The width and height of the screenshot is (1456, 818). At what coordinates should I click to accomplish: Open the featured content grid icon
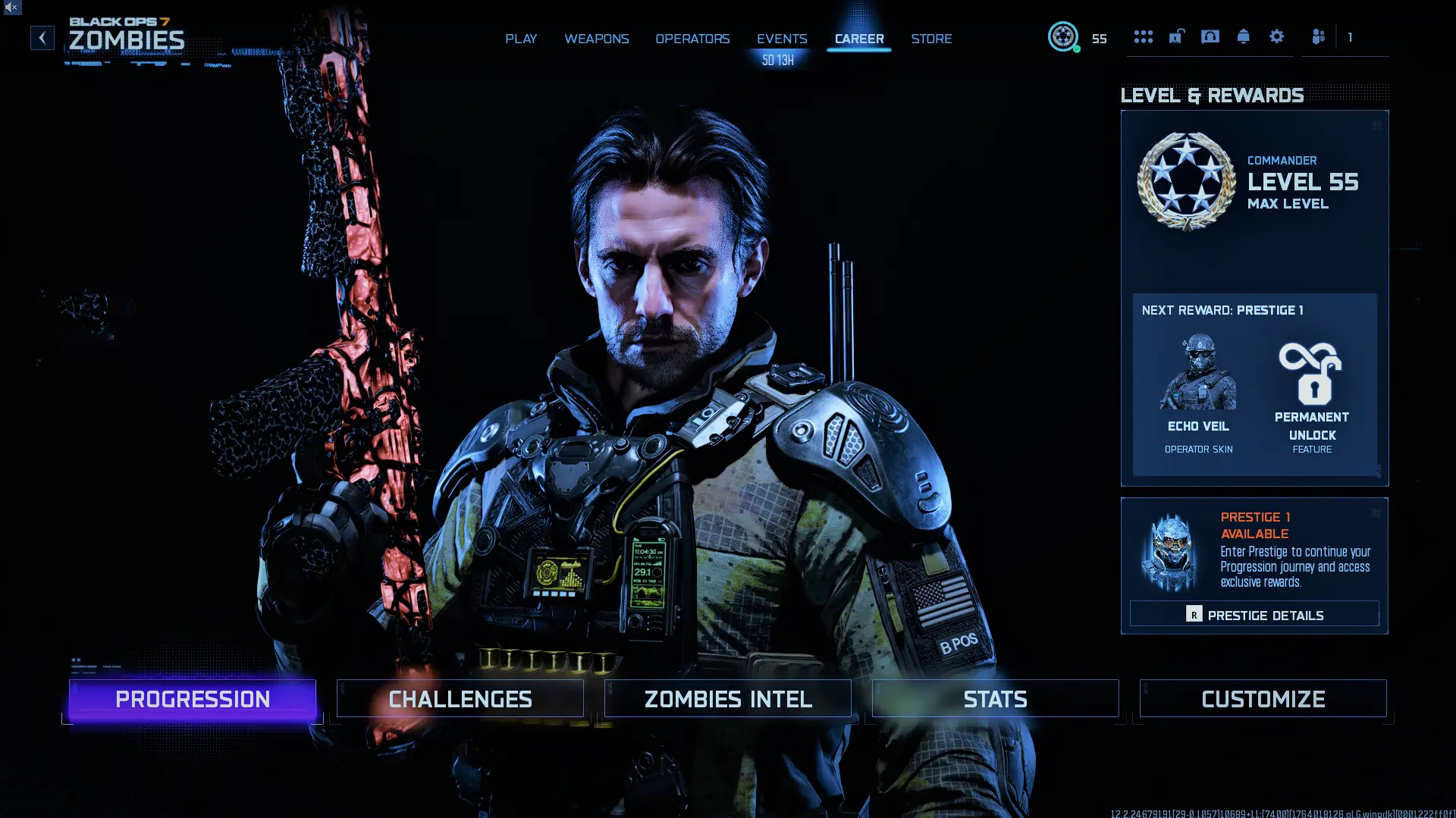point(1143,36)
